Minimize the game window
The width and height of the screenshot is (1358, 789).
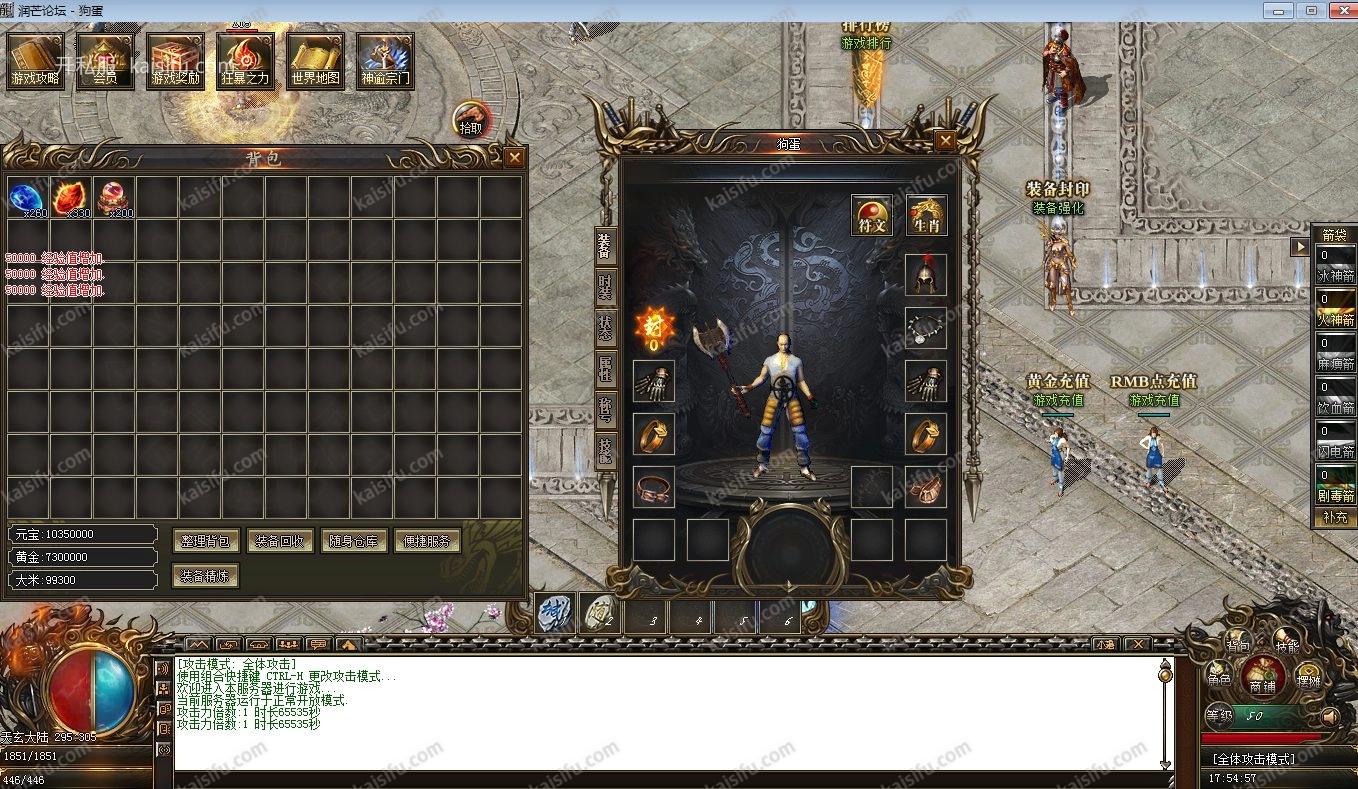coord(1278,10)
